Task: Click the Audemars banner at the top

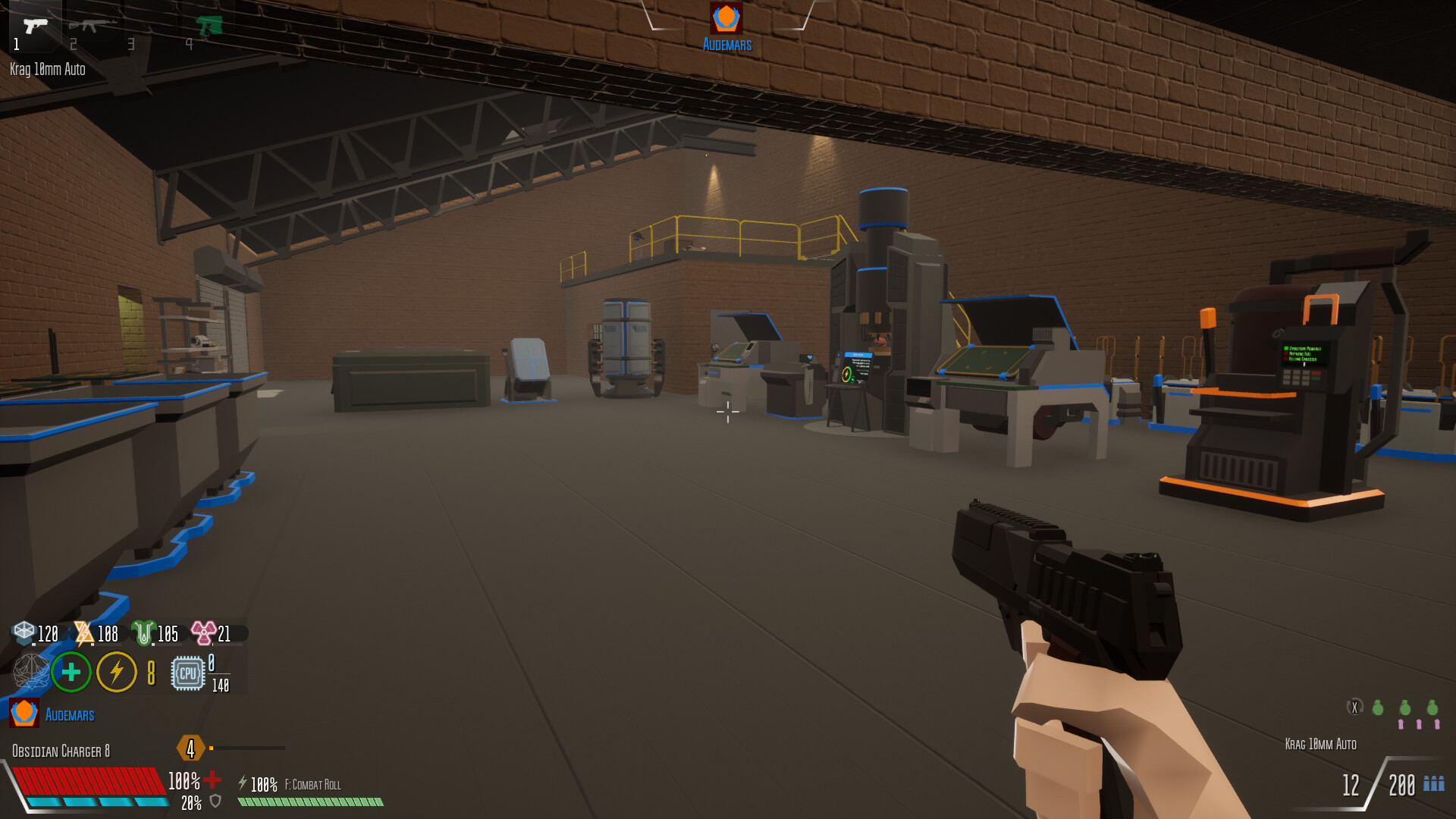Action: coord(727,42)
